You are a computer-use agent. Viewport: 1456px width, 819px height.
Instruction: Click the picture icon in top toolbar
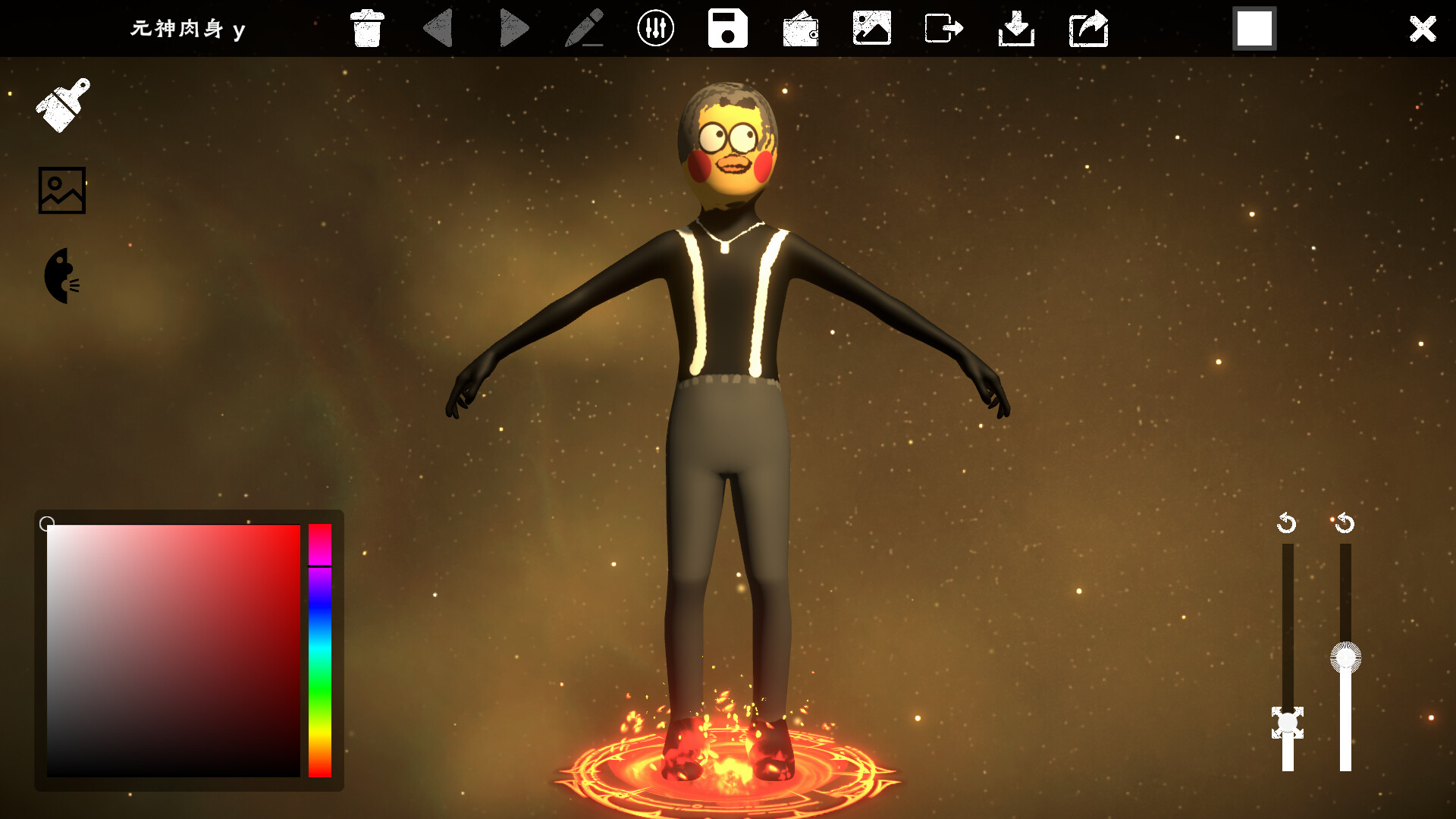[871, 29]
